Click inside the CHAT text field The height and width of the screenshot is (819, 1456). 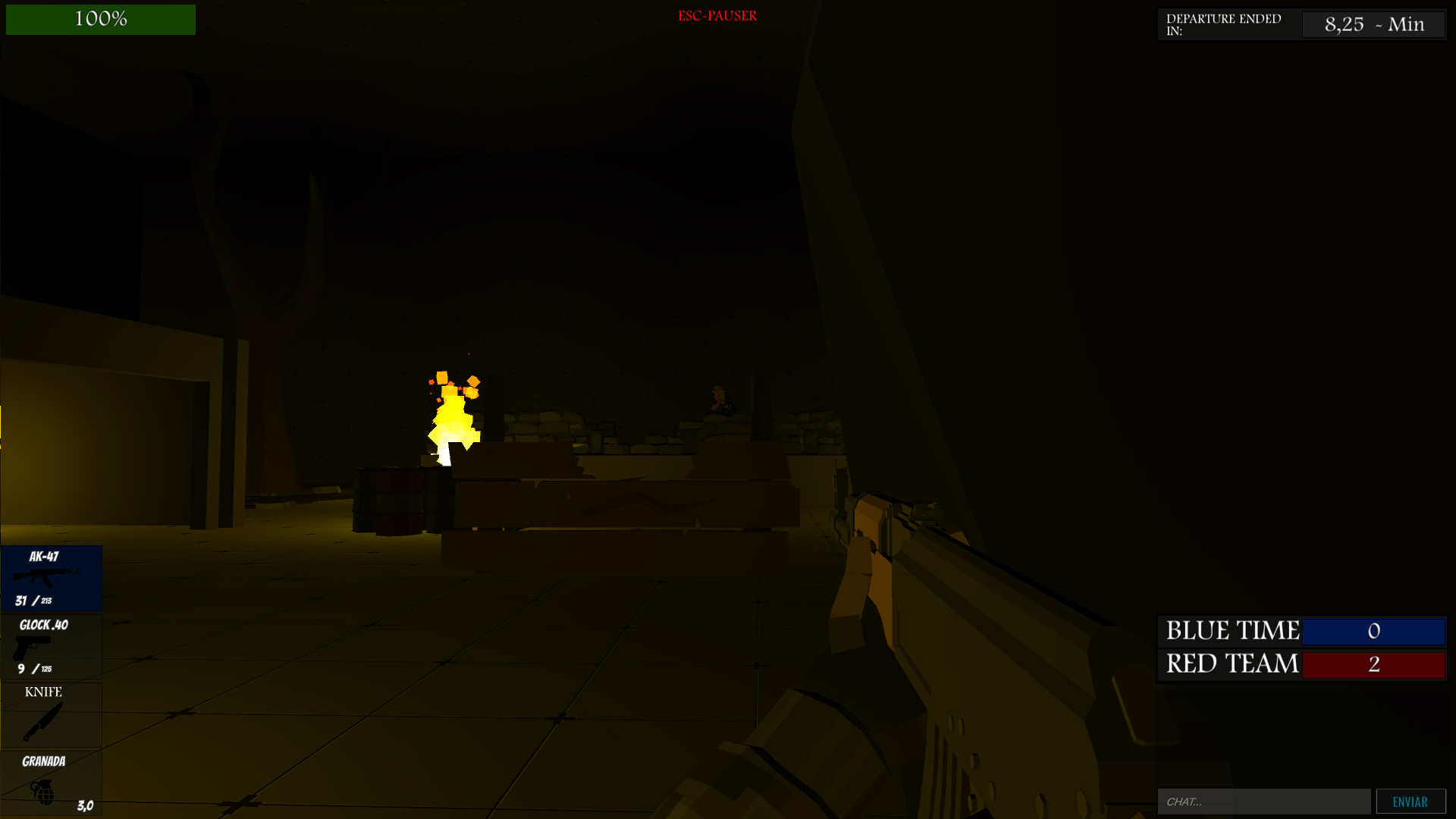coord(1263,801)
